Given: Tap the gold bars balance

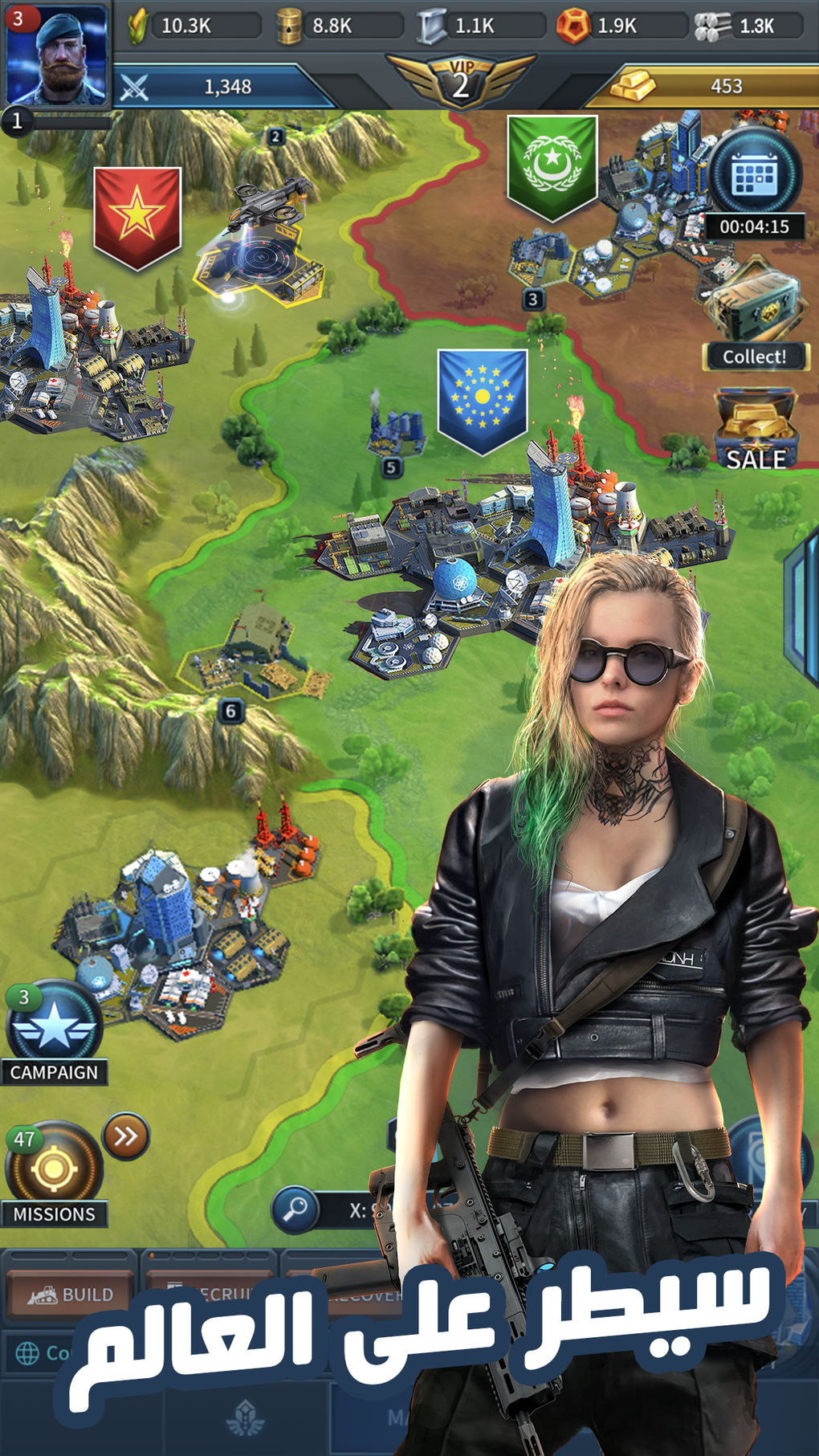Looking at the screenshot, I should tap(699, 86).
